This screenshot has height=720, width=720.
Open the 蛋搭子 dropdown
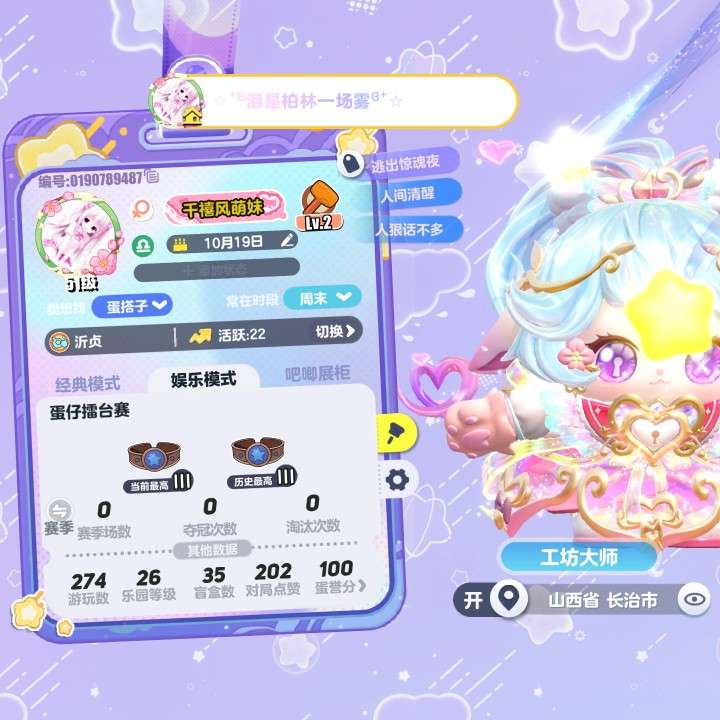[133, 303]
